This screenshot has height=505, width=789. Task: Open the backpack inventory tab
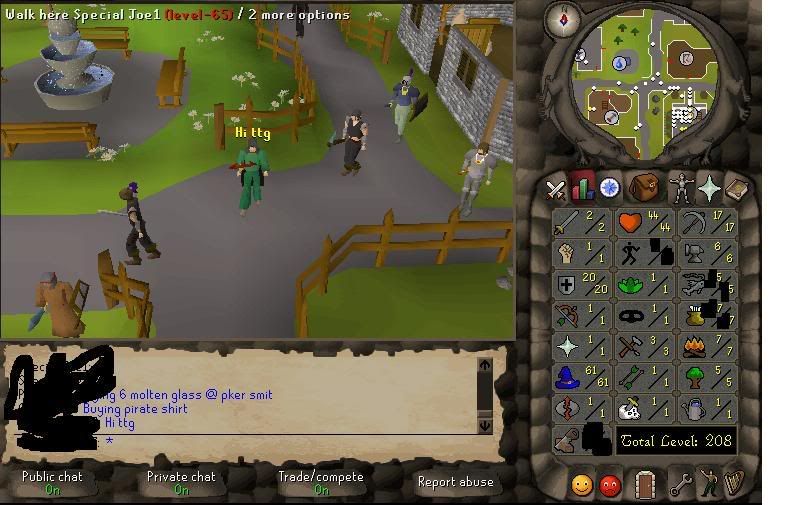(x=645, y=188)
